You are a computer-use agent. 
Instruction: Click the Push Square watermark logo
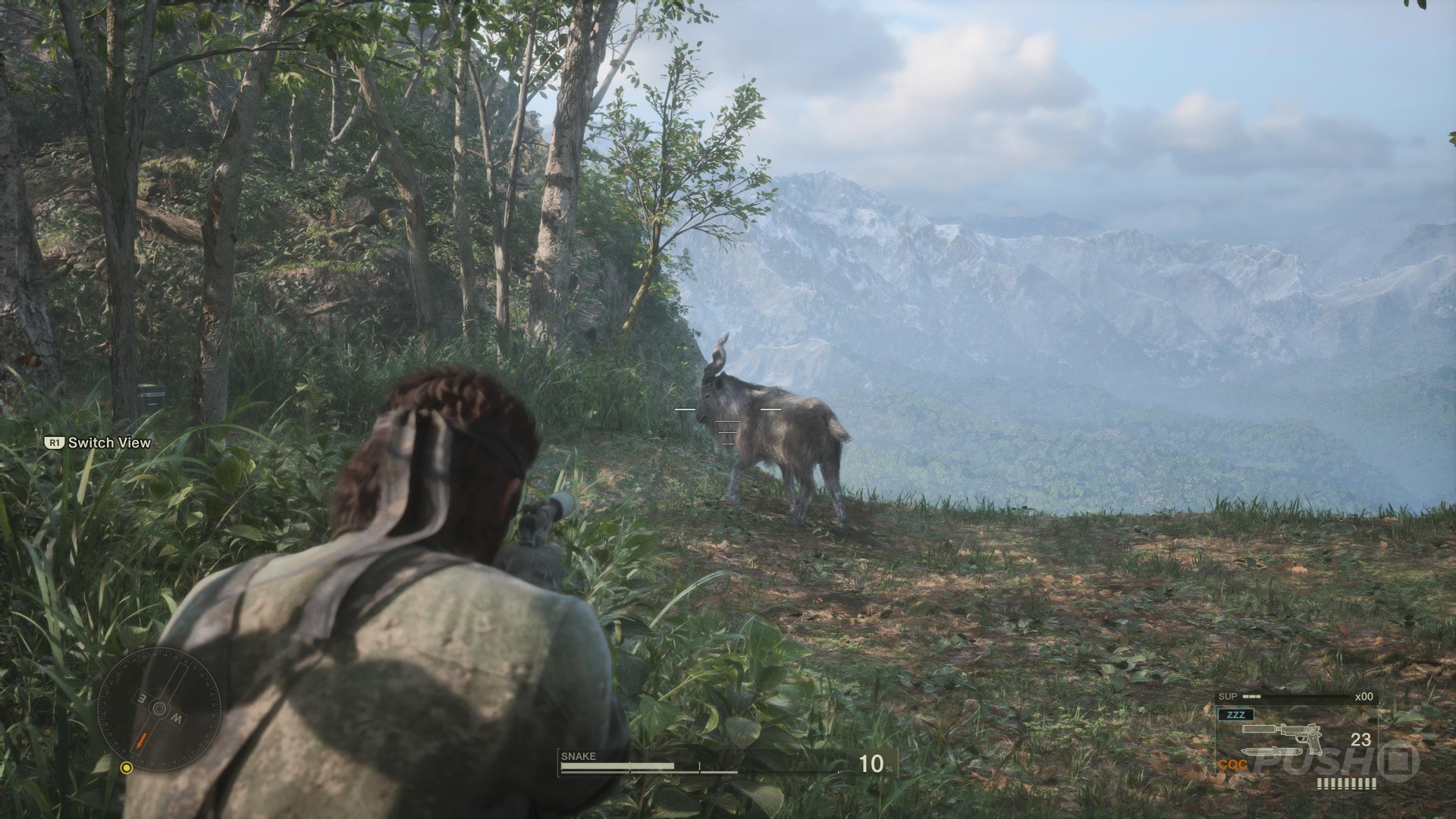point(1335,761)
